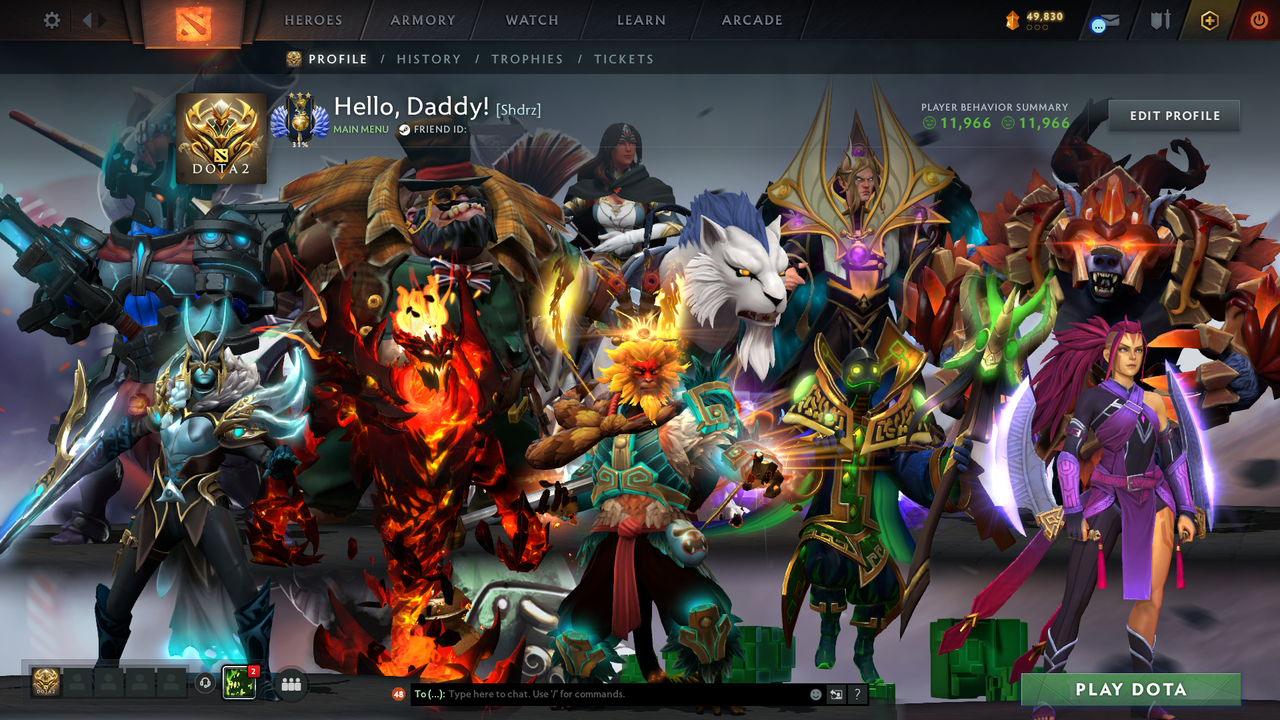Click the rank medal progress badge

coord(300,117)
